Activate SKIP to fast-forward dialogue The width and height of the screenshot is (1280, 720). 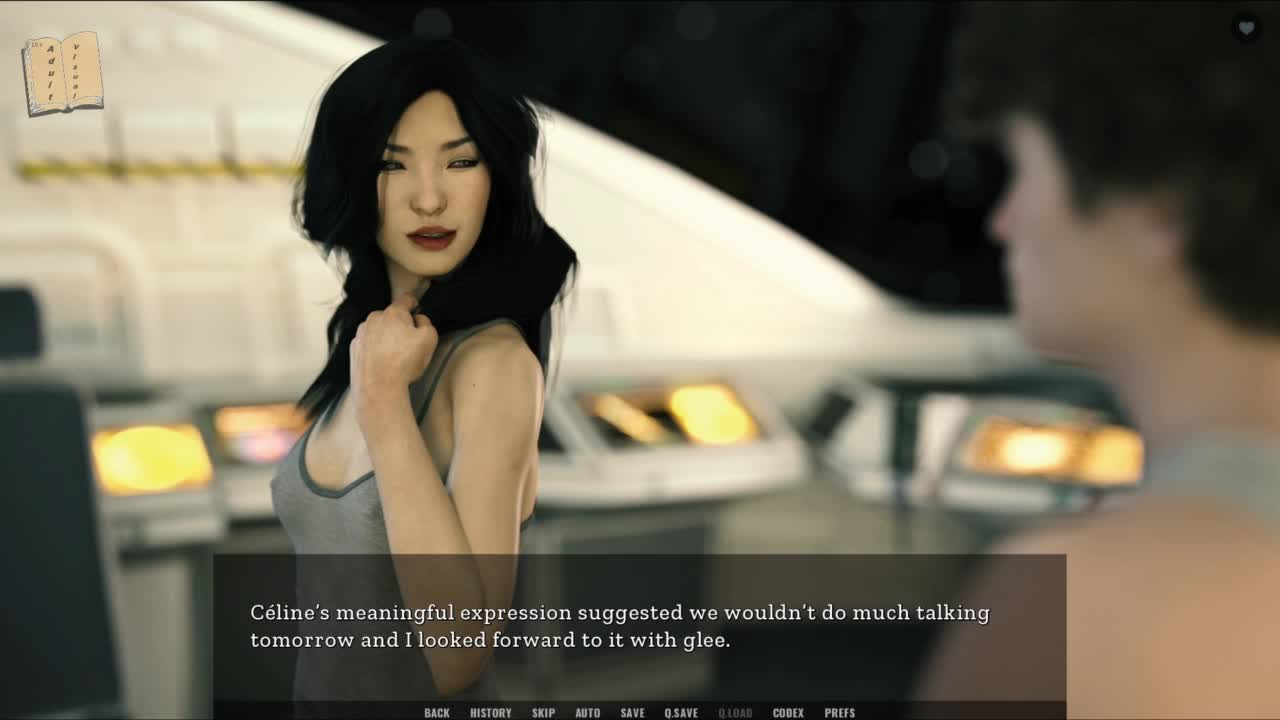pos(543,712)
